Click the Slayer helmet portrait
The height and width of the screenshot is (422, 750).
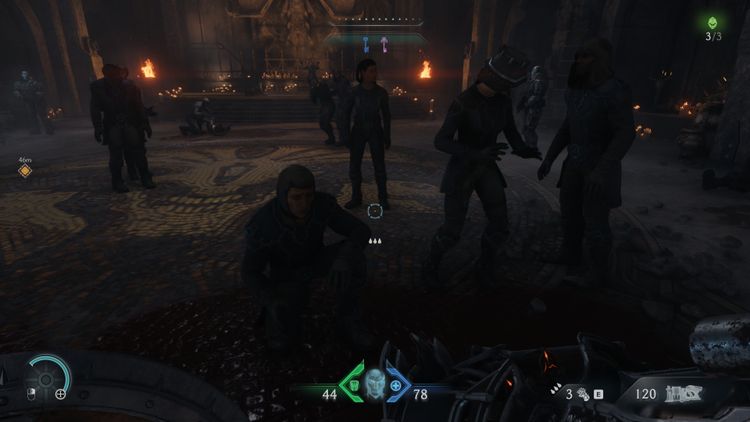click(374, 383)
